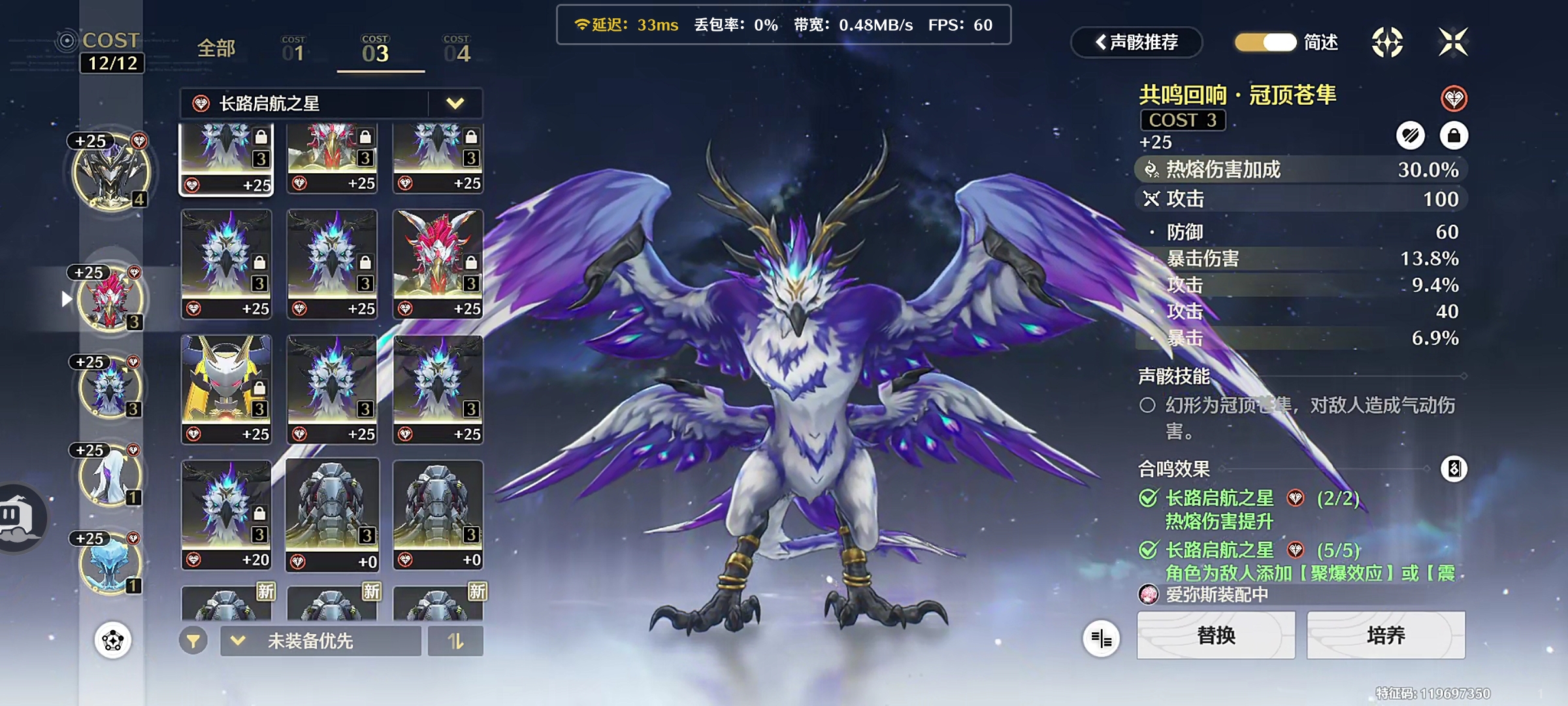Switch to the 全部 tab
The image size is (1568, 706).
click(x=216, y=48)
